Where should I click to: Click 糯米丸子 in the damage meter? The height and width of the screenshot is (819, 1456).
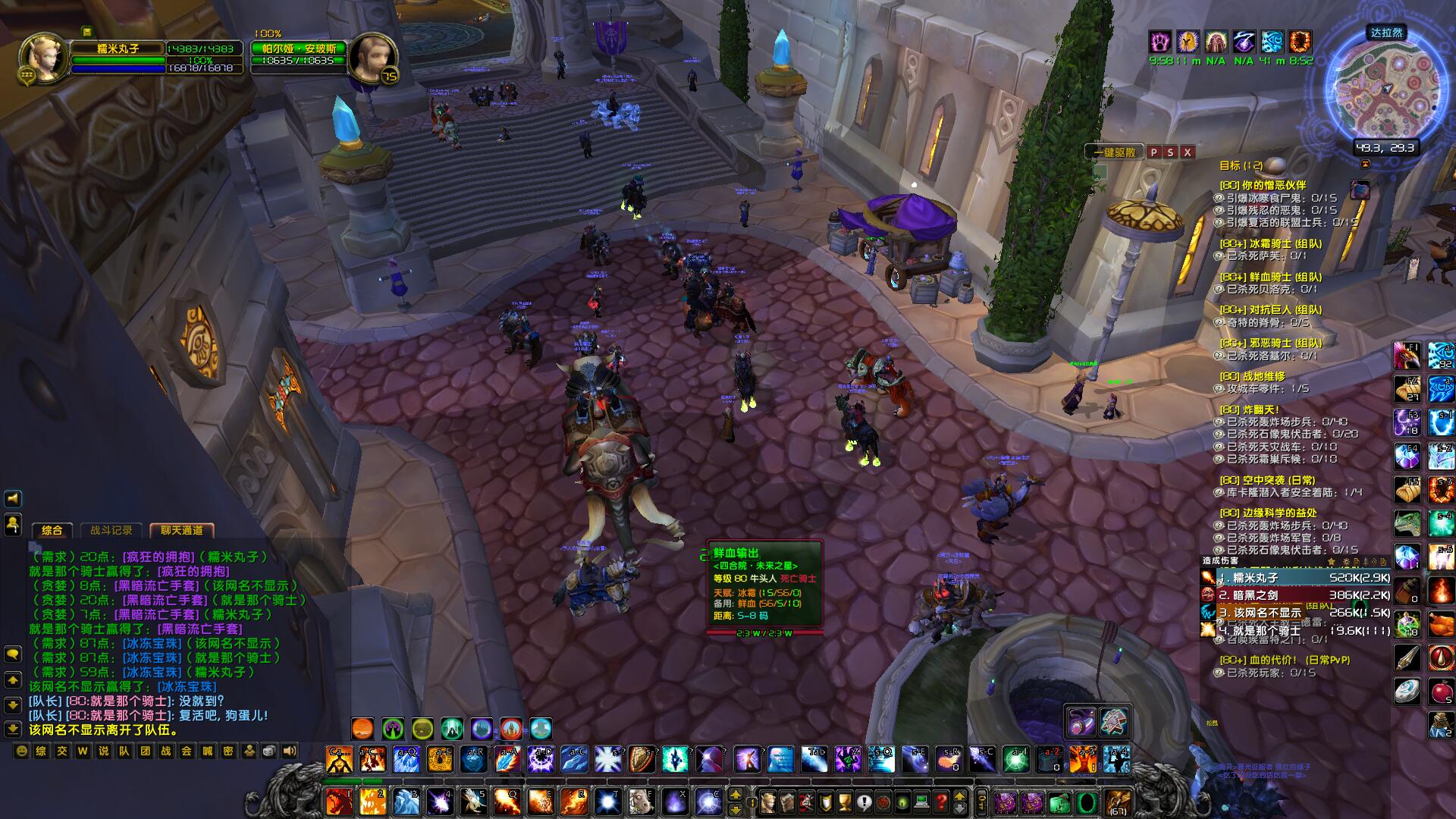click(1255, 578)
